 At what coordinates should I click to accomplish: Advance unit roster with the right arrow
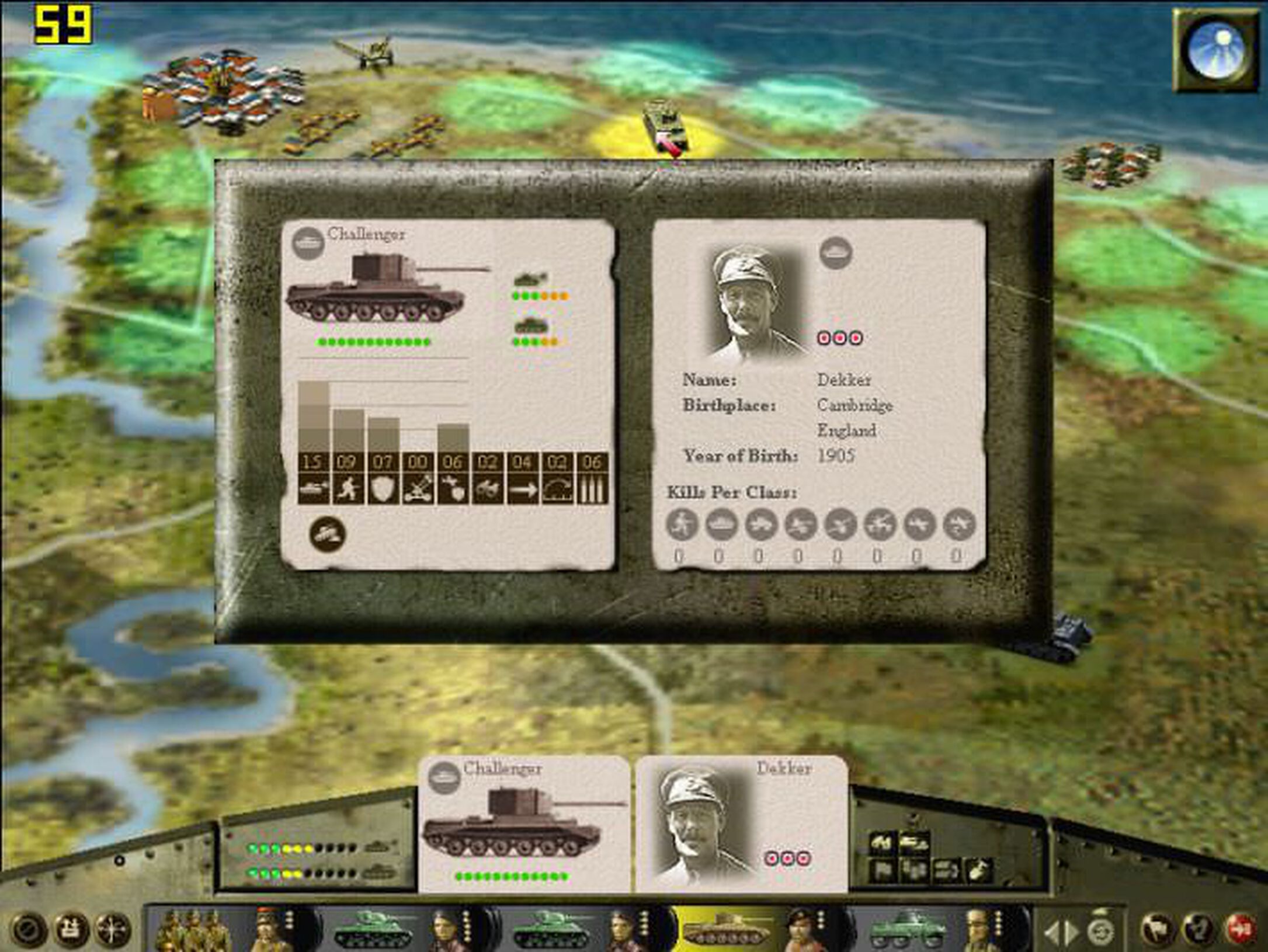tap(1071, 933)
